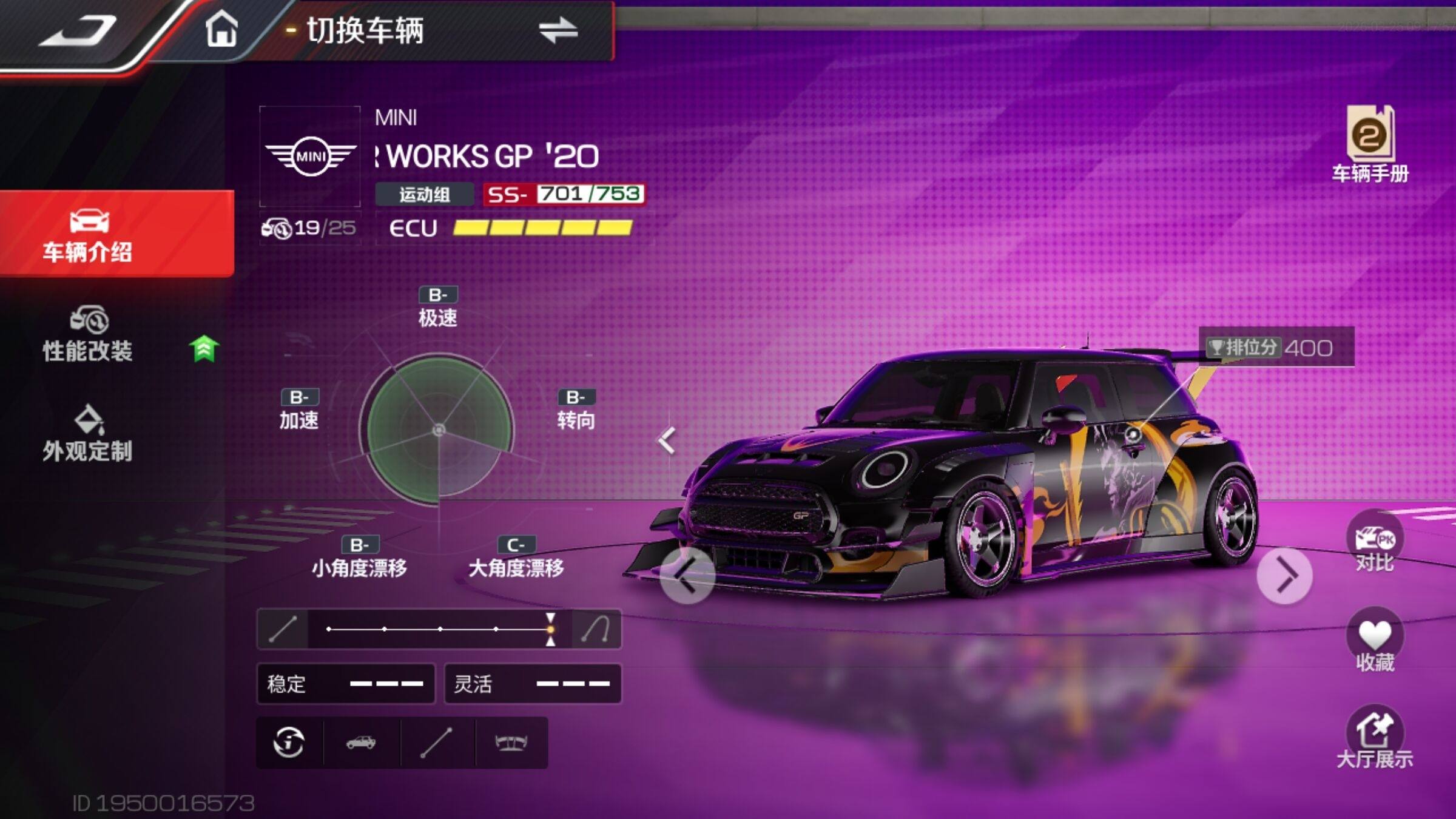Show the previous vehicle with the round left arrow
Screen dimensions: 1456x819
[687, 576]
